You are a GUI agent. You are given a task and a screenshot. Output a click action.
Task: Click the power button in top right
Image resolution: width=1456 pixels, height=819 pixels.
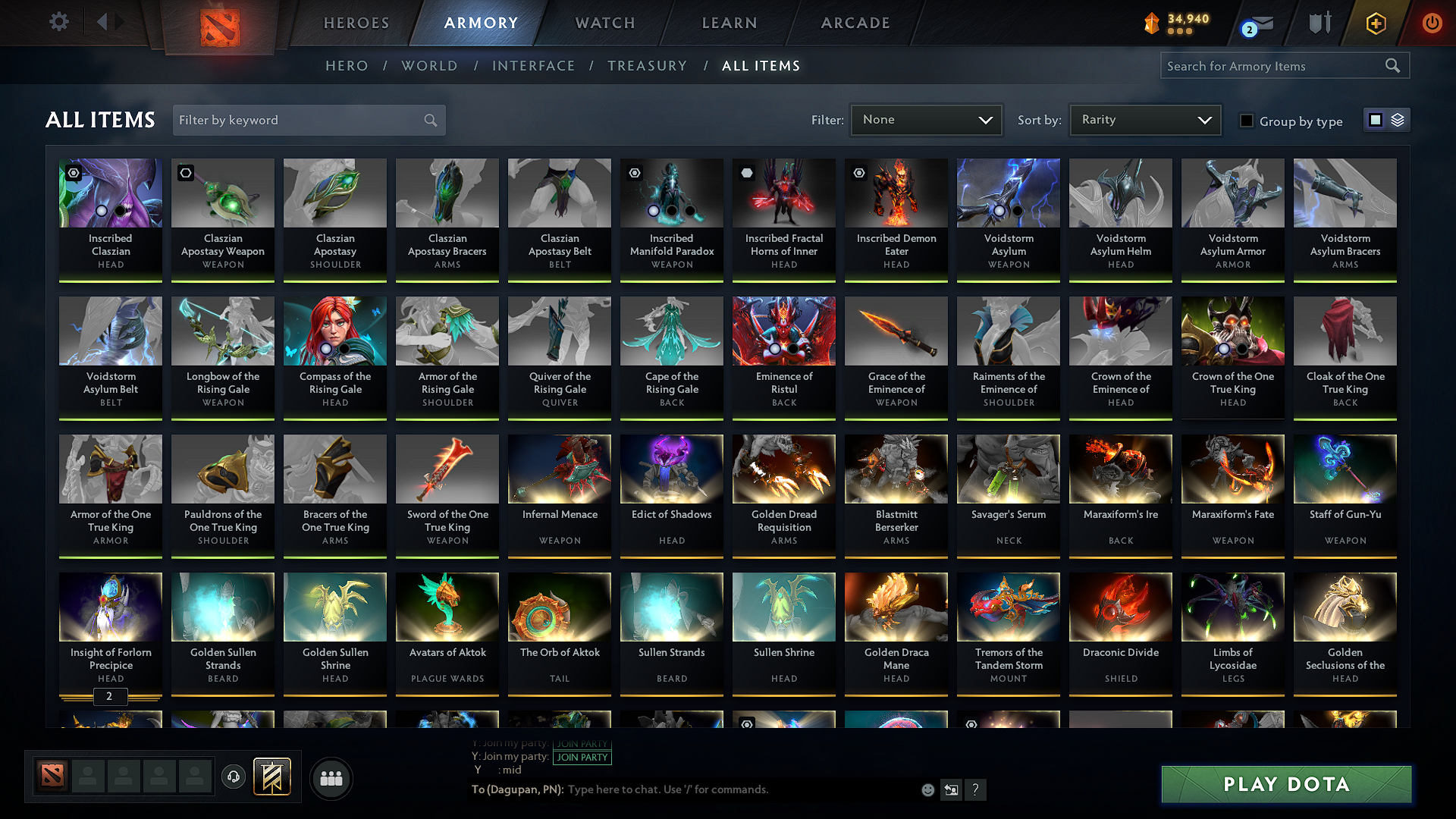(1432, 23)
